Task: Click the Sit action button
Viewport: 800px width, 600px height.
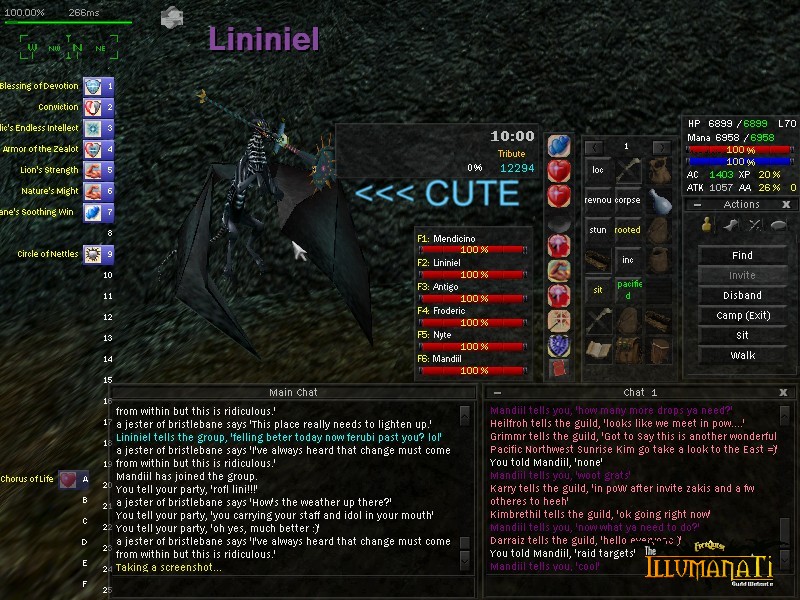Action: (742, 335)
